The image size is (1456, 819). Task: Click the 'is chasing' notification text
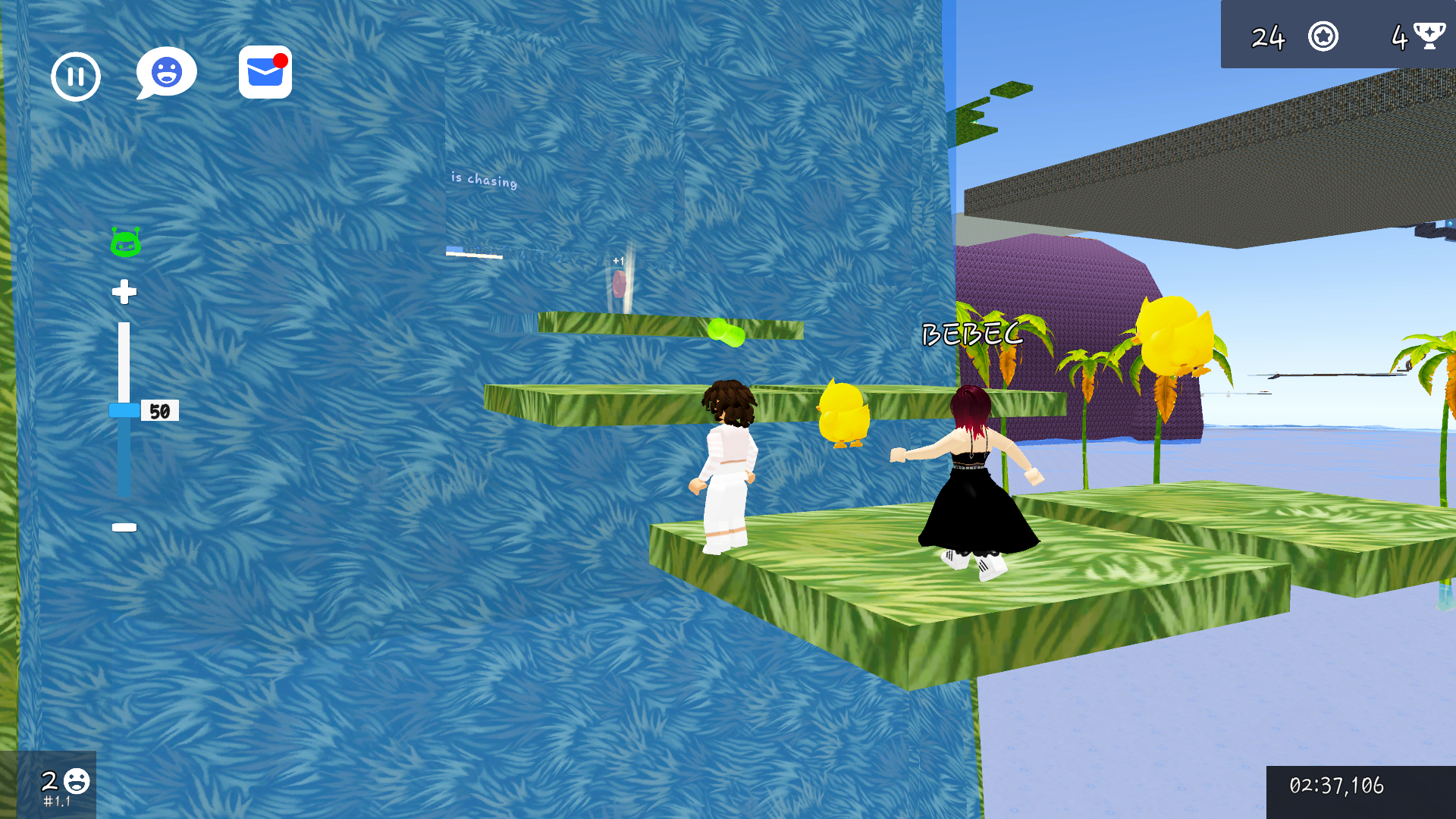[x=483, y=182]
